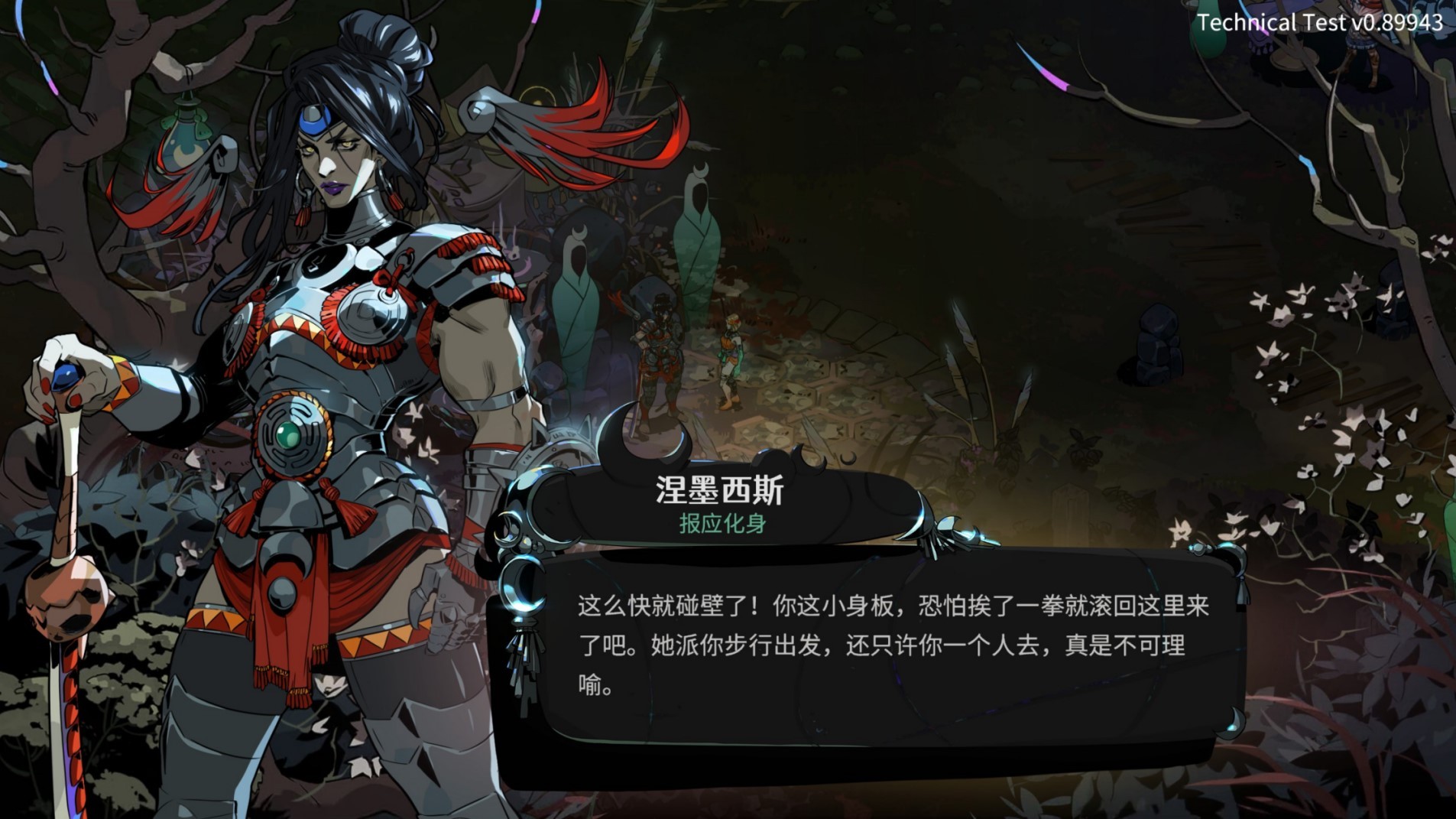Click the tasseled charm hanging on the dialogue frame
Screen dimensions: 1456x819
point(524,658)
